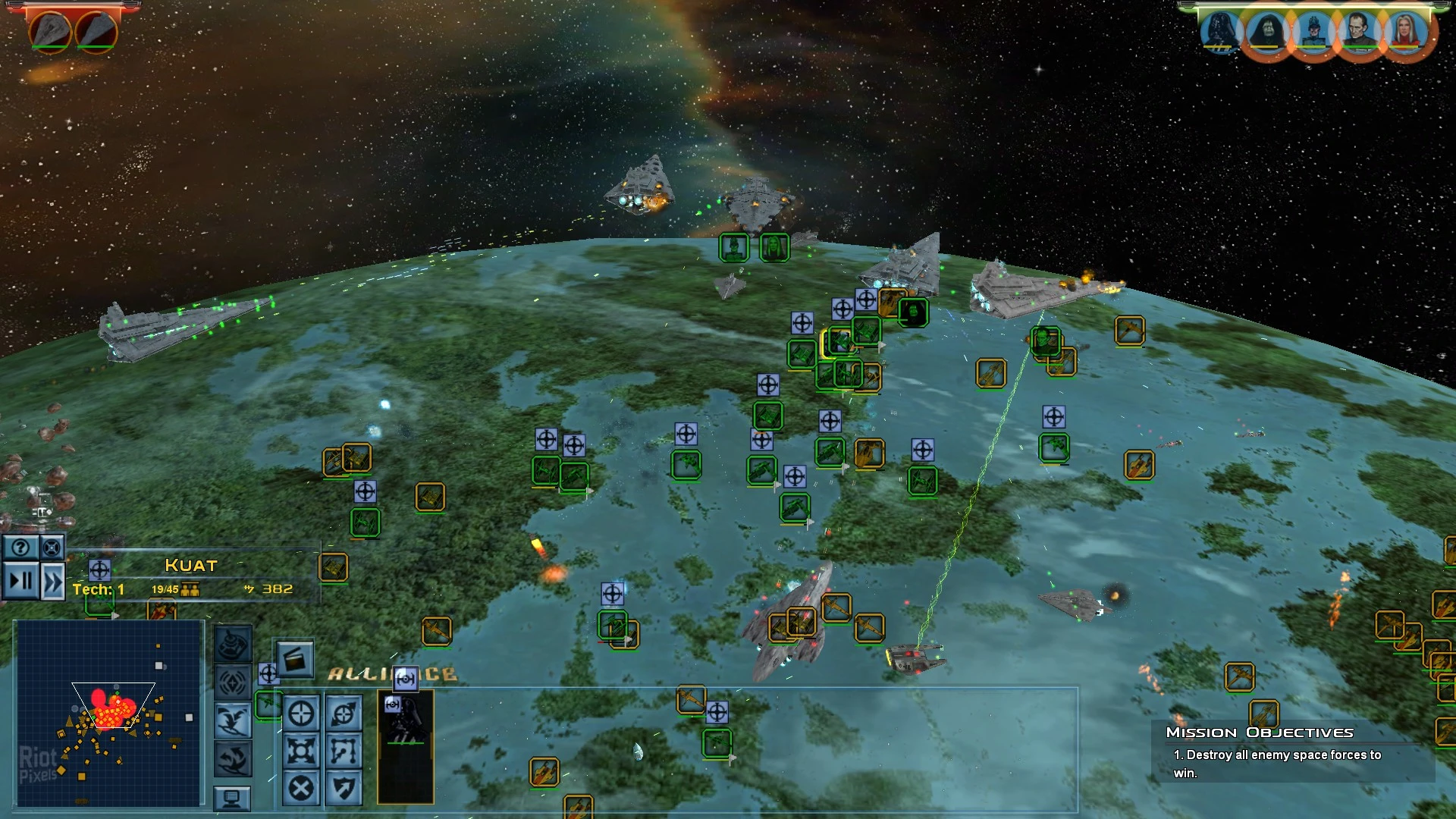
Task: Select the retreat birds ability icon
Action: (234, 720)
